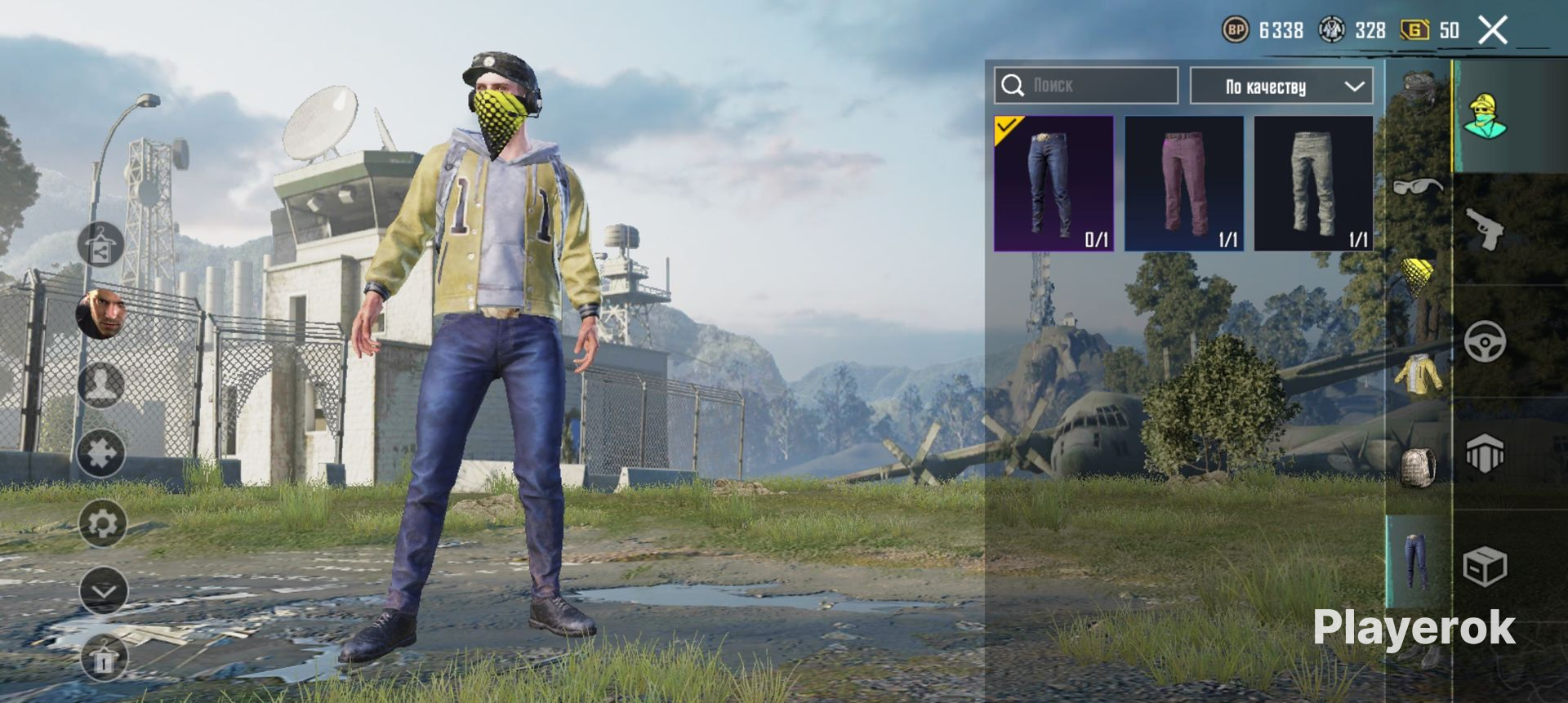This screenshot has width=1568, height=703.
Task: Click the trash hanger remove-outfit button
Action: (x=104, y=658)
